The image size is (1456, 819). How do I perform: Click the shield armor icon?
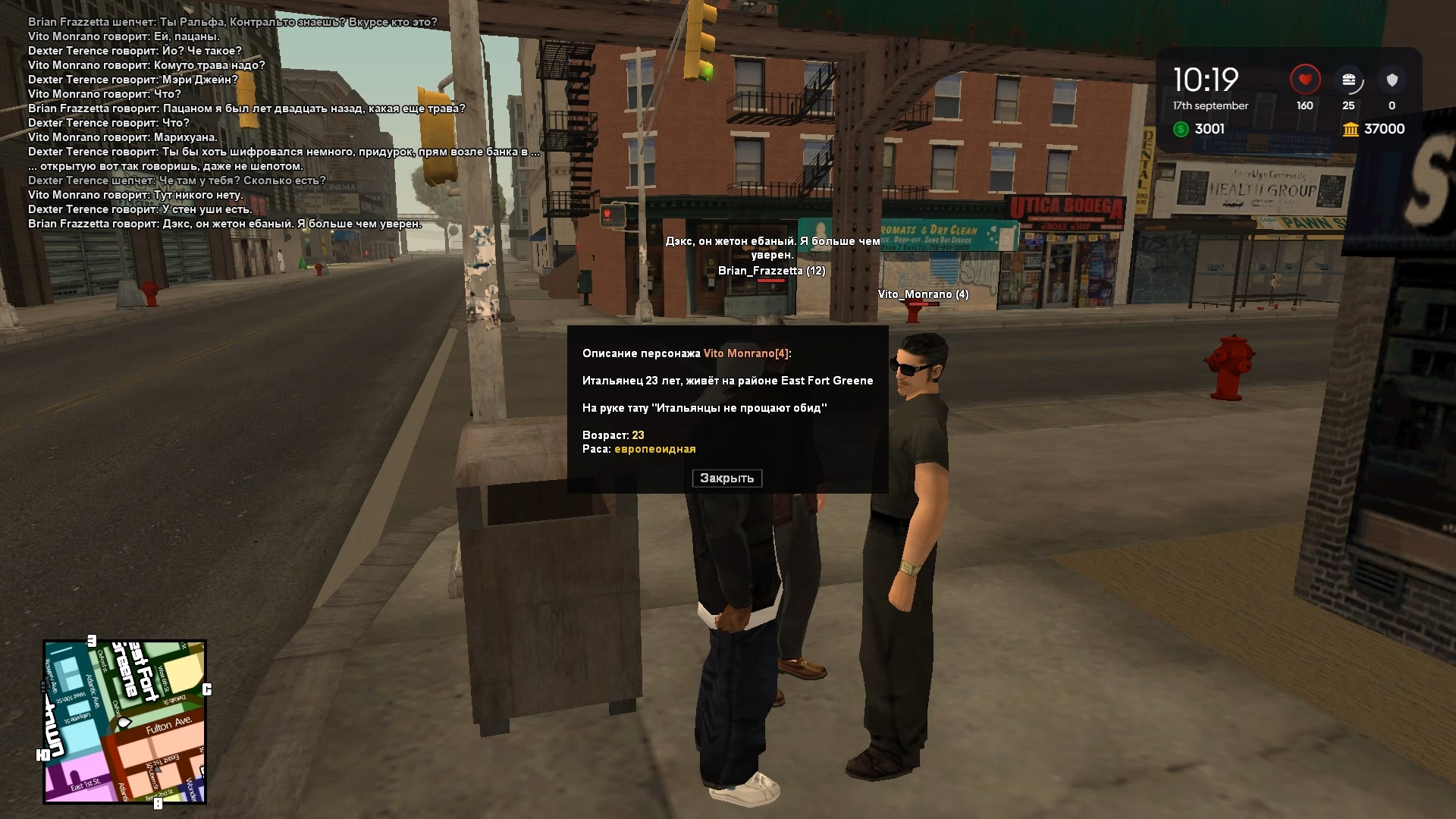click(x=1392, y=80)
